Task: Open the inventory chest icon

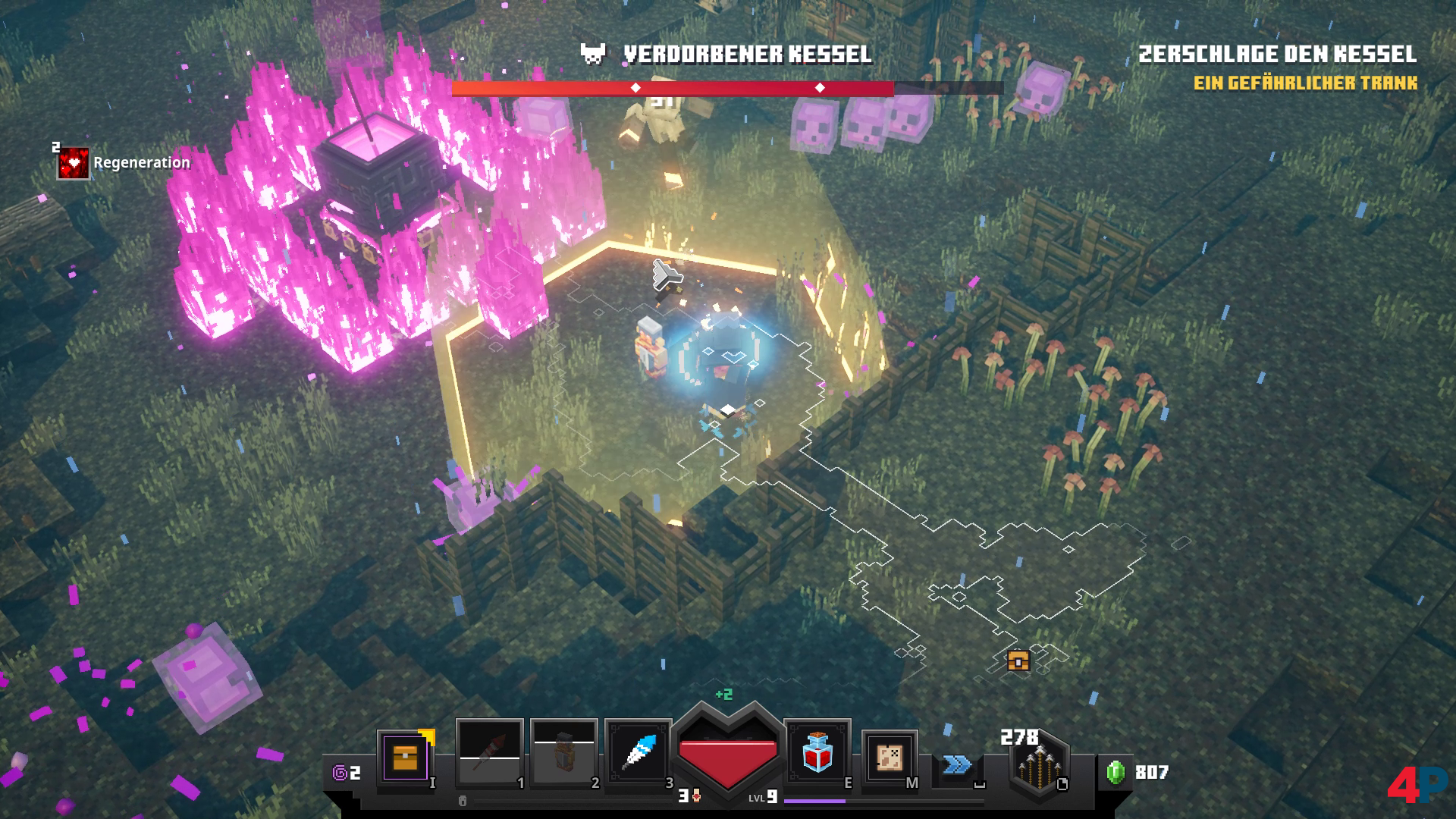Action: [406, 757]
